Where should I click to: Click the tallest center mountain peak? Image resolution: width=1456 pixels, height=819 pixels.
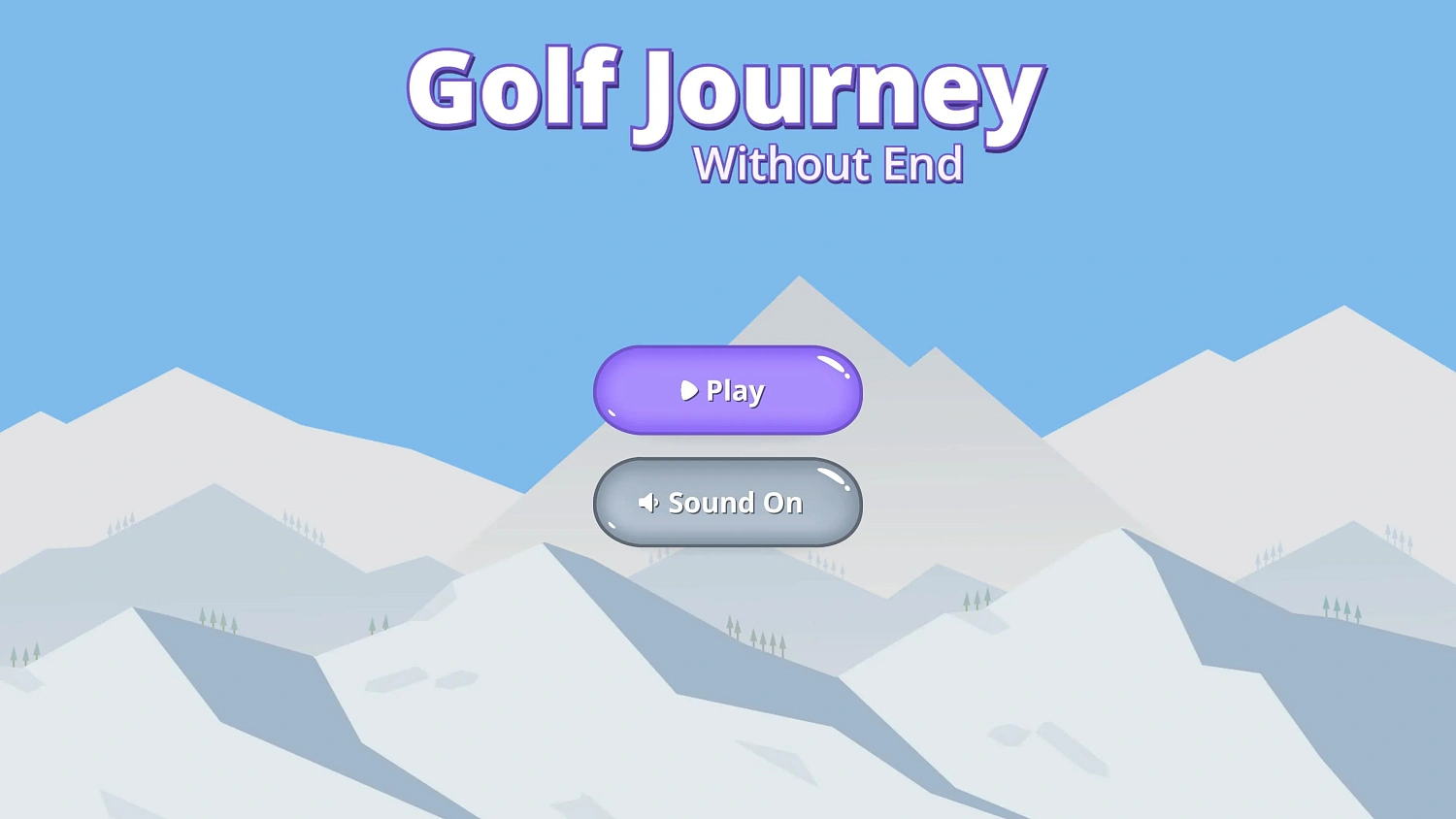(x=798, y=281)
